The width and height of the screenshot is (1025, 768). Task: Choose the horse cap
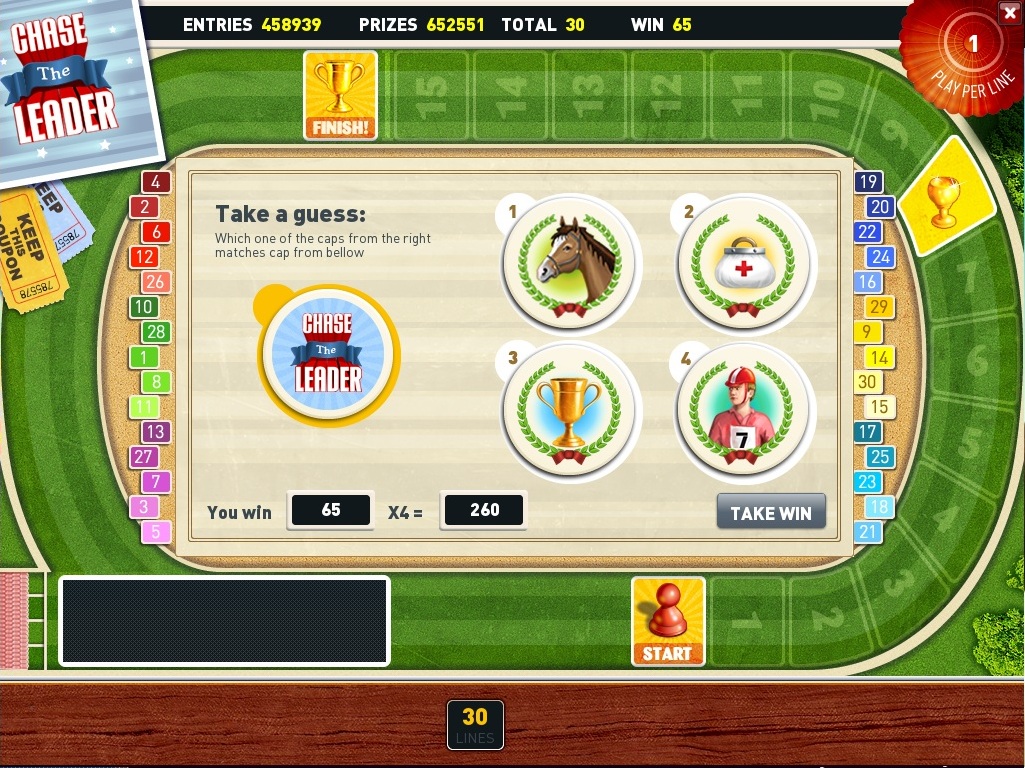(570, 261)
